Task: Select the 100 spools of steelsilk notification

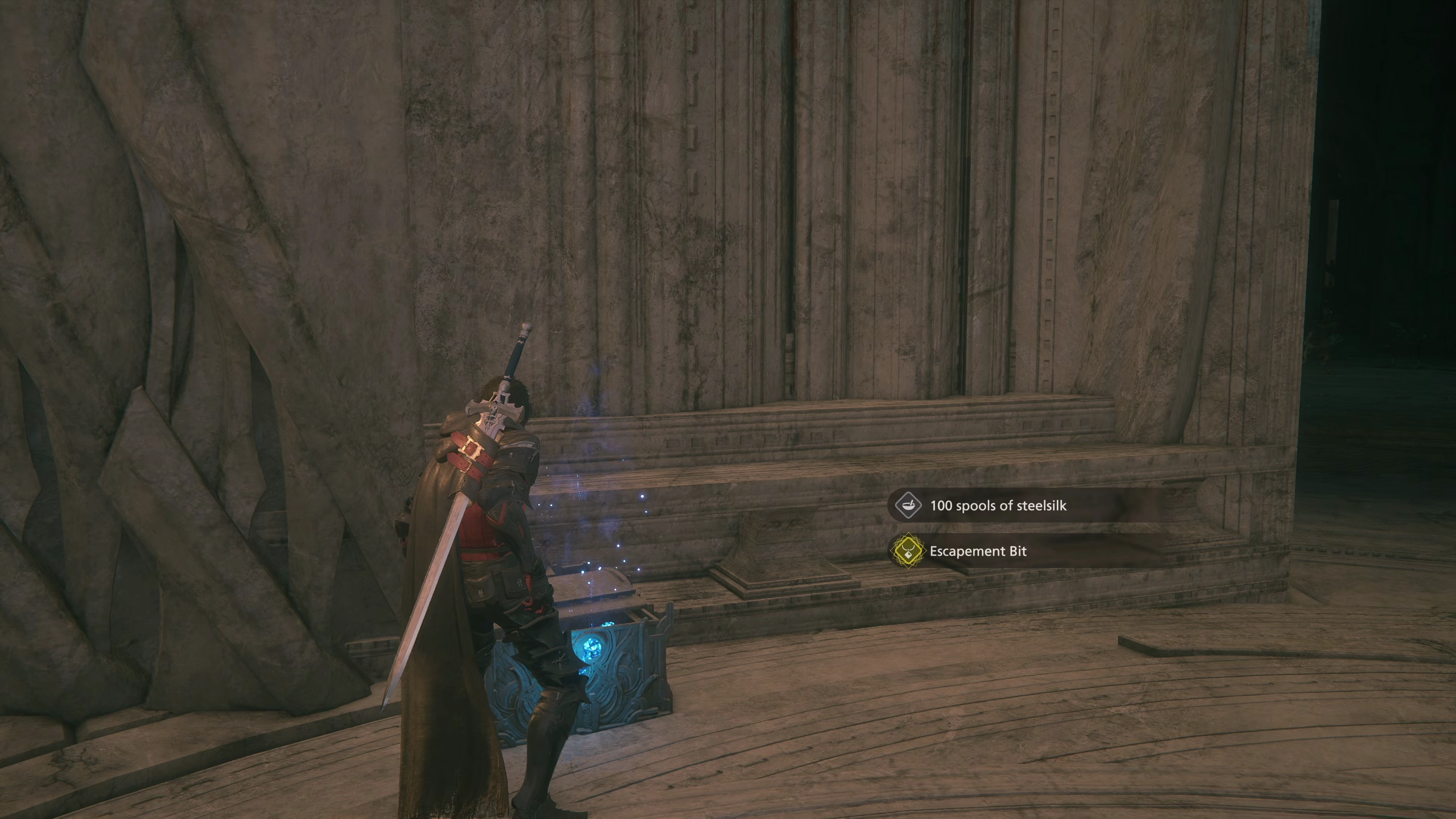Action: 998,505
